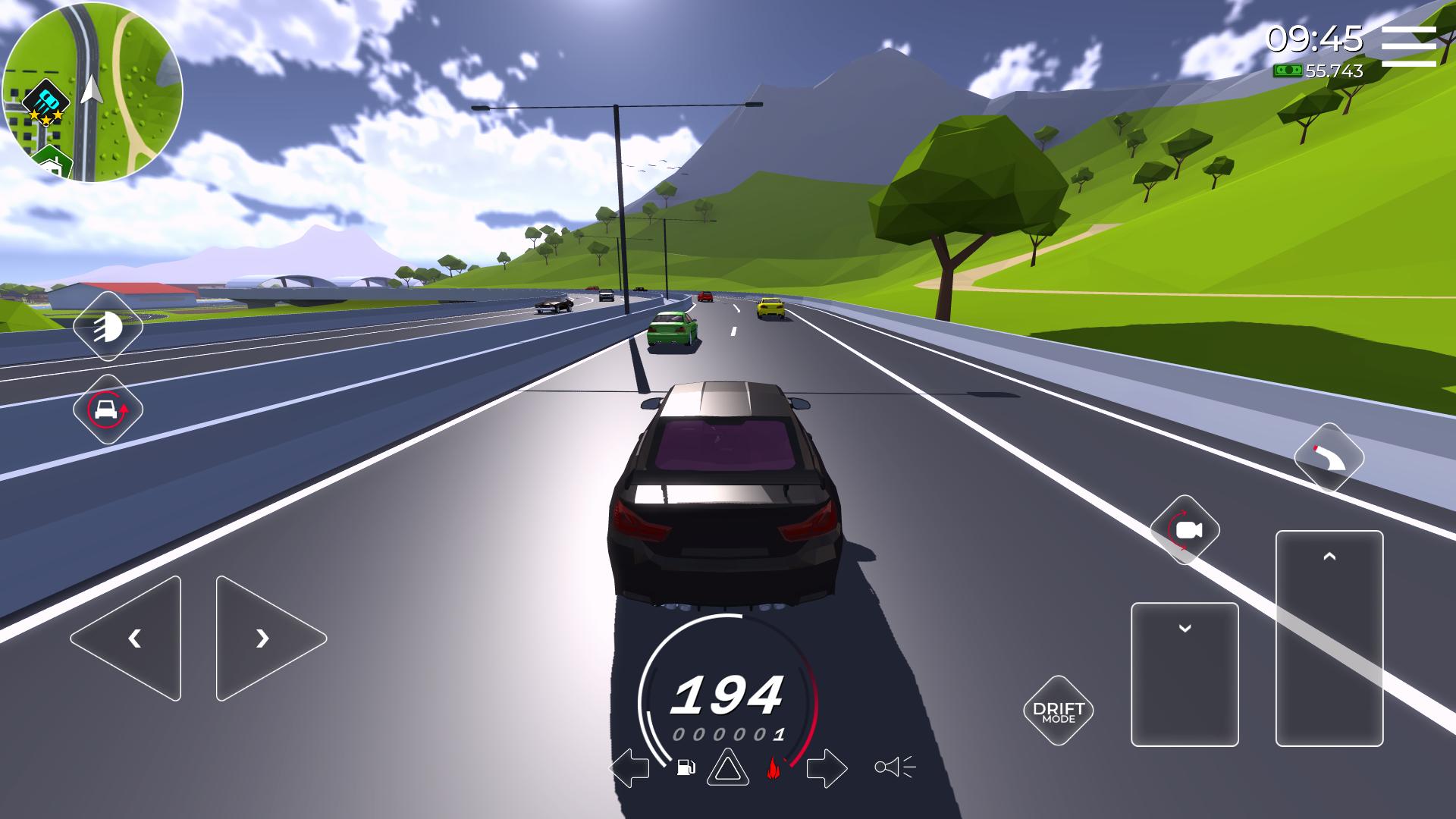Reset the car with the flip button
Screen dimensions: 1456x819
pyautogui.click(x=108, y=409)
